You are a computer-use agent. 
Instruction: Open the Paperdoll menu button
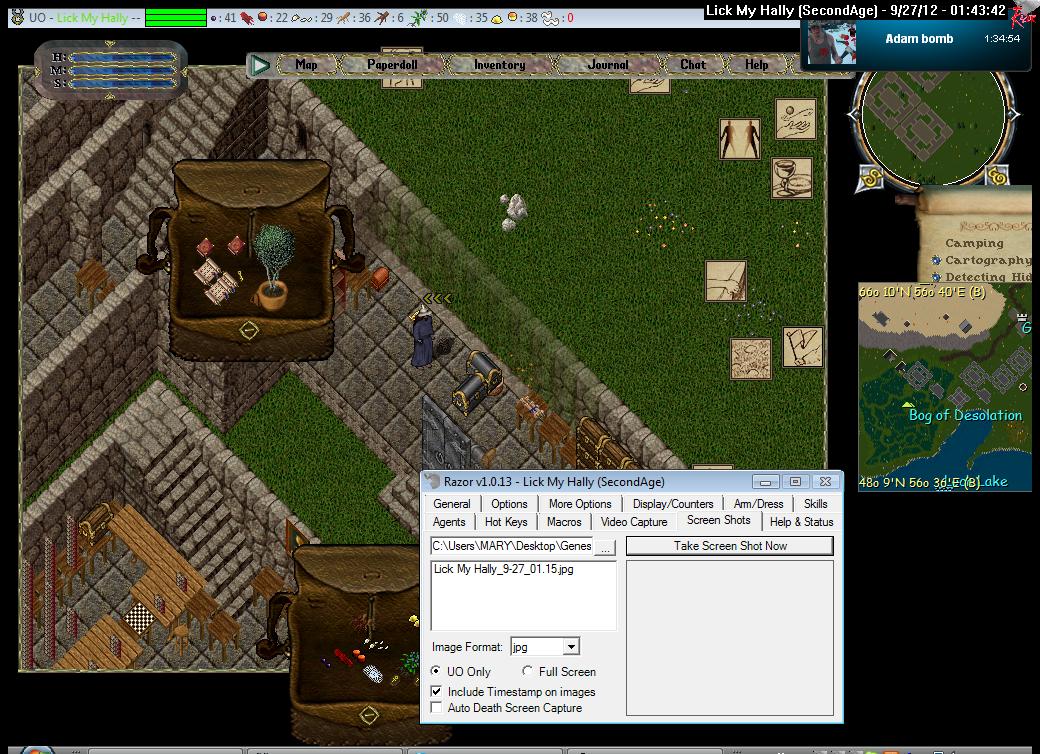[392, 65]
